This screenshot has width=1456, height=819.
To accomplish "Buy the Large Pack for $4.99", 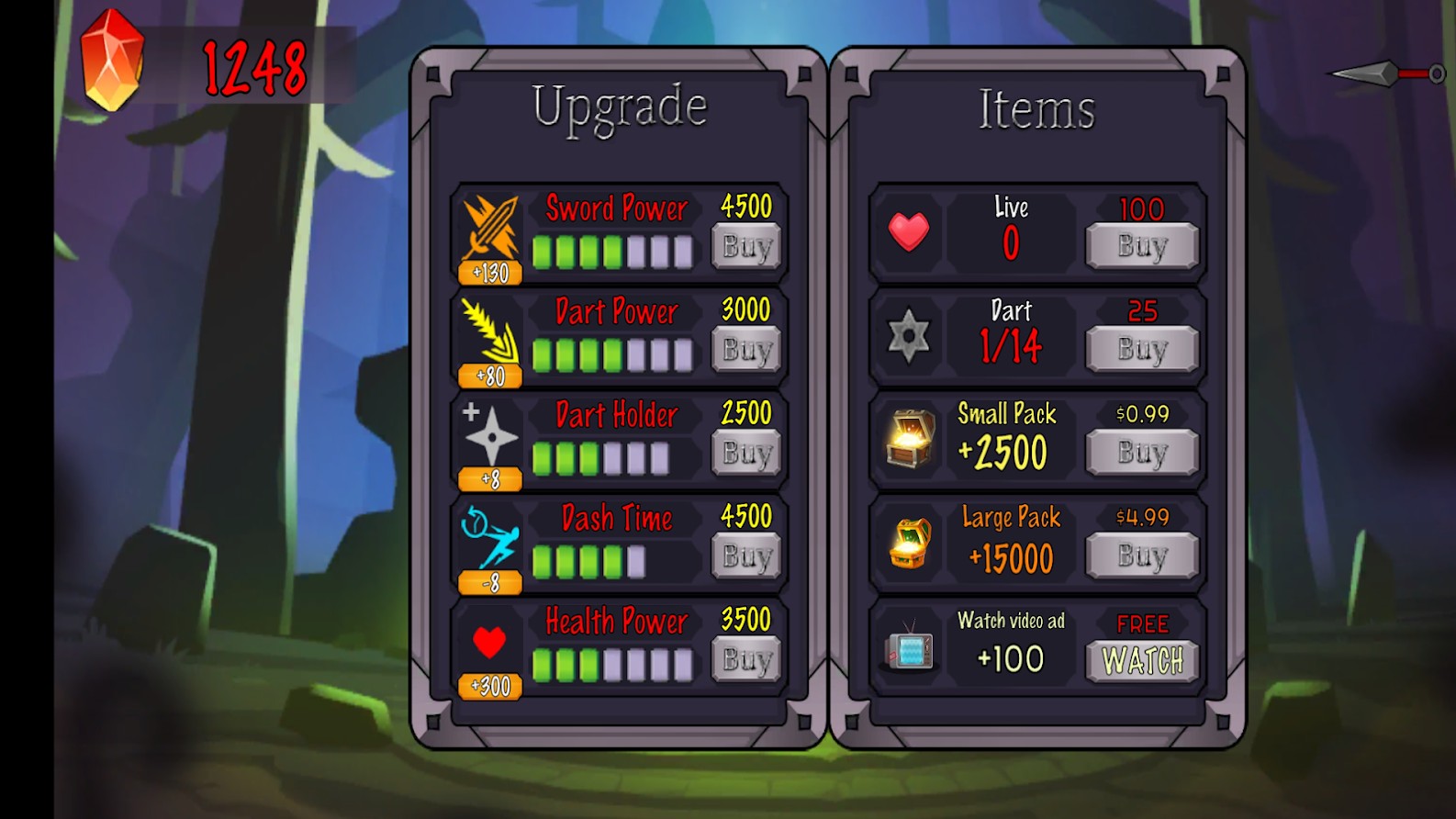I will 1142,556.
